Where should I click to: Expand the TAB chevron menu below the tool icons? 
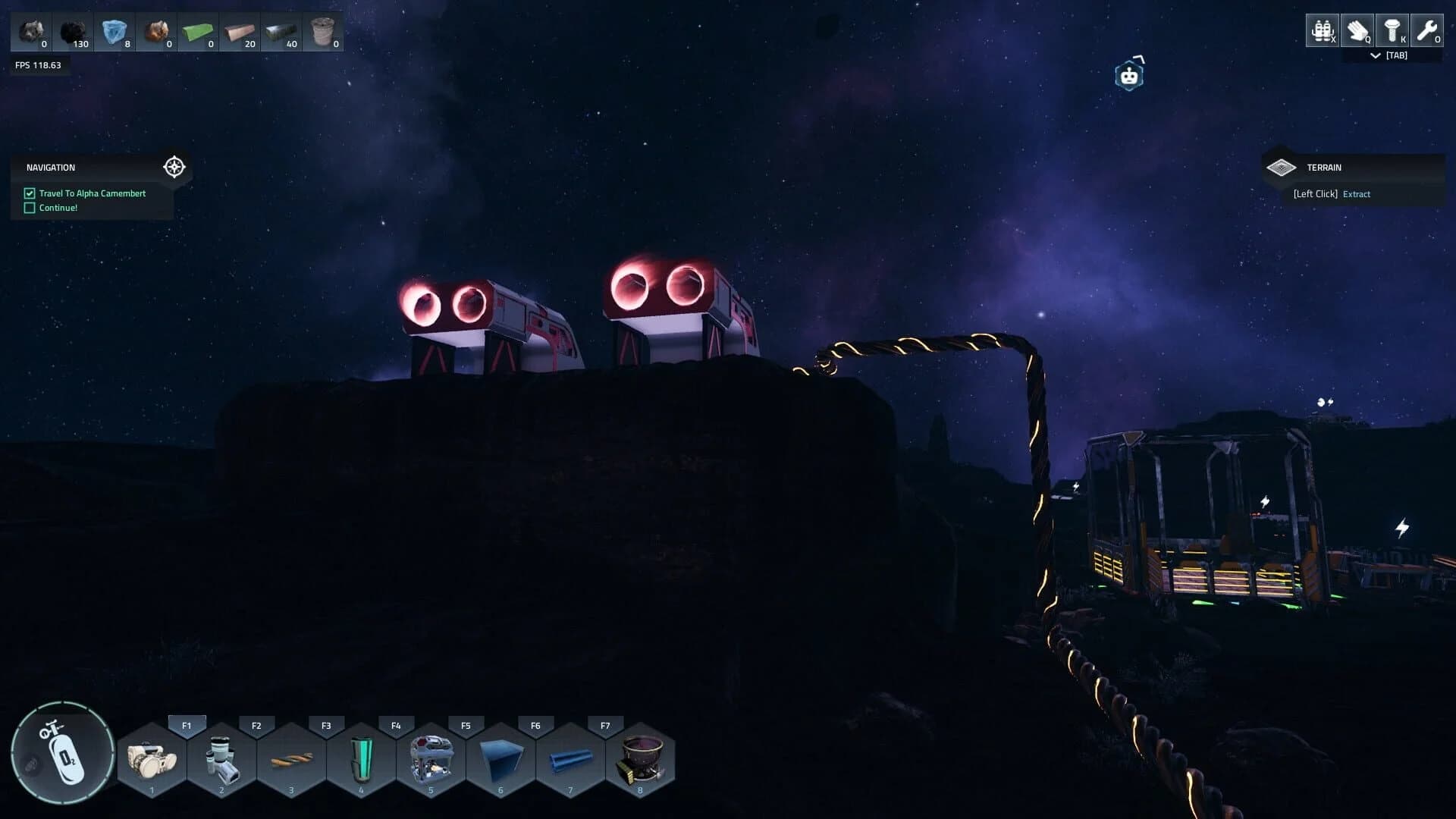(x=1375, y=55)
